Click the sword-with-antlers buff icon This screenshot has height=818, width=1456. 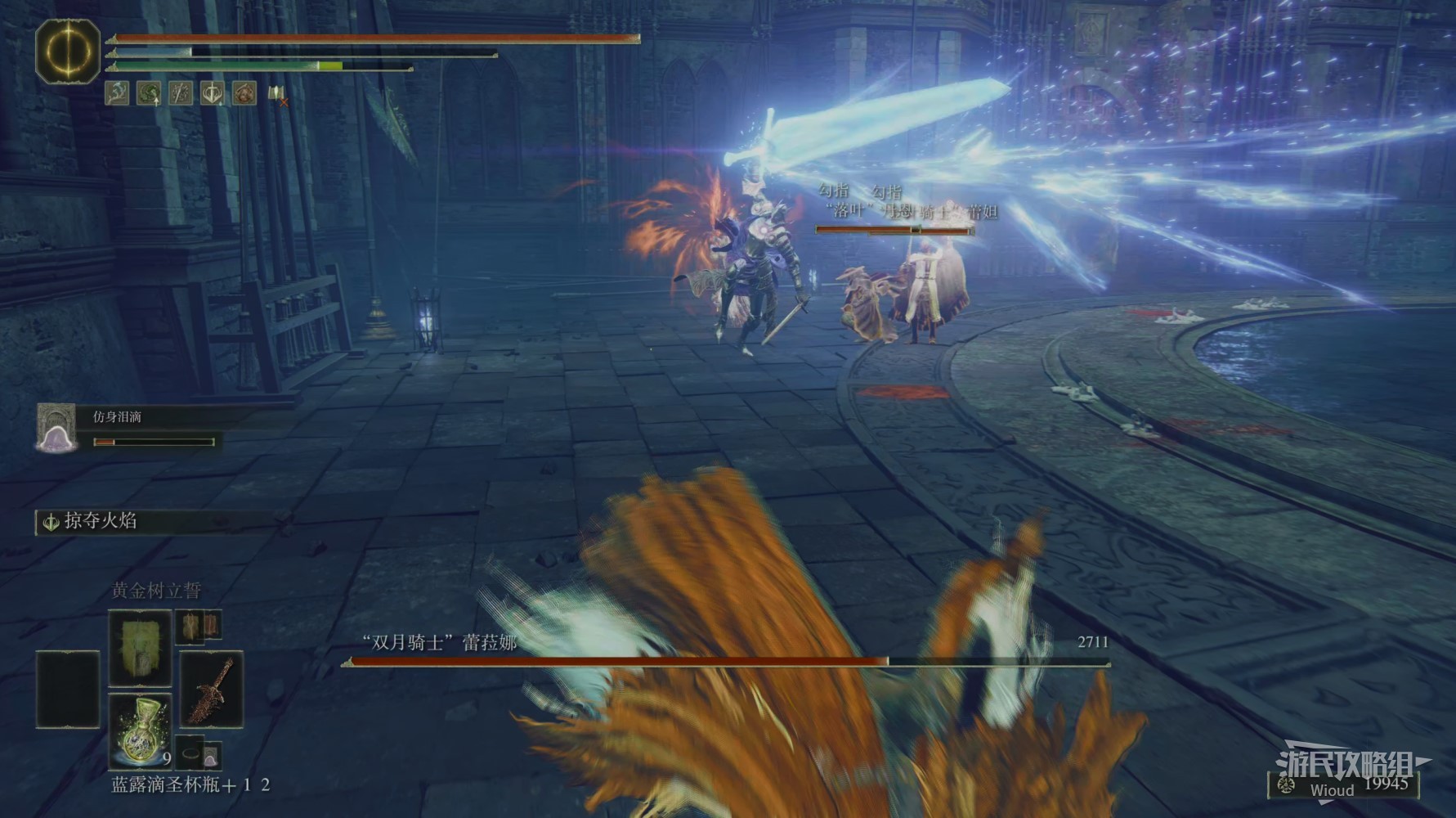(x=213, y=93)
